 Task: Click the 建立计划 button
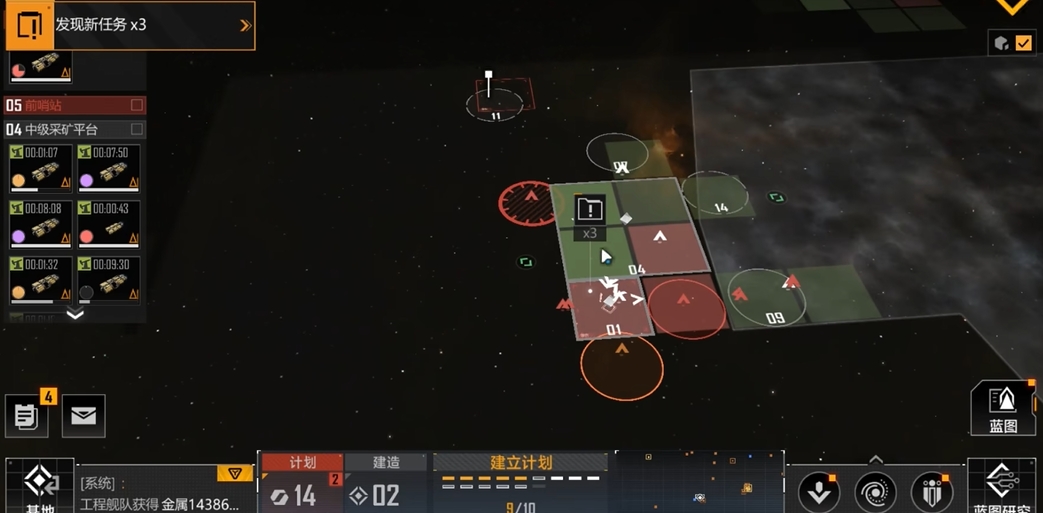coord(521,462)
